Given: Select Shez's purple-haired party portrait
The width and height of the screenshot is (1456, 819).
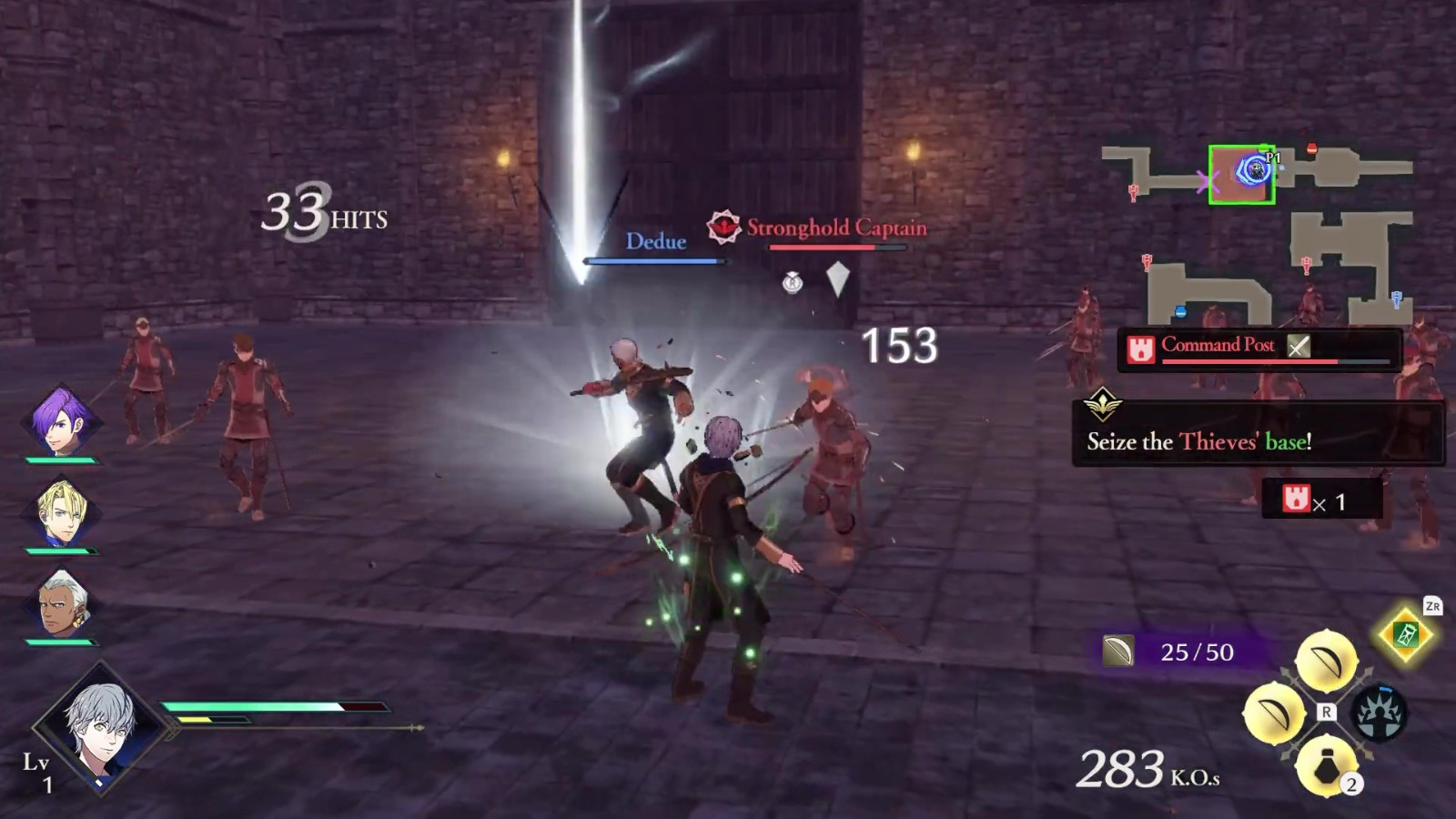Looking at the screenshot, I should pos(60,420).
